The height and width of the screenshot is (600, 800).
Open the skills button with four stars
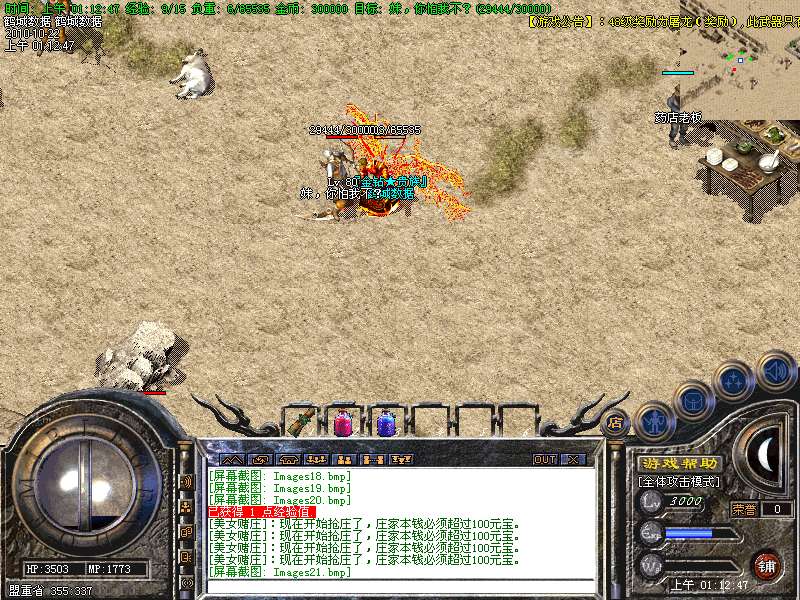click(x=735, y=380)
